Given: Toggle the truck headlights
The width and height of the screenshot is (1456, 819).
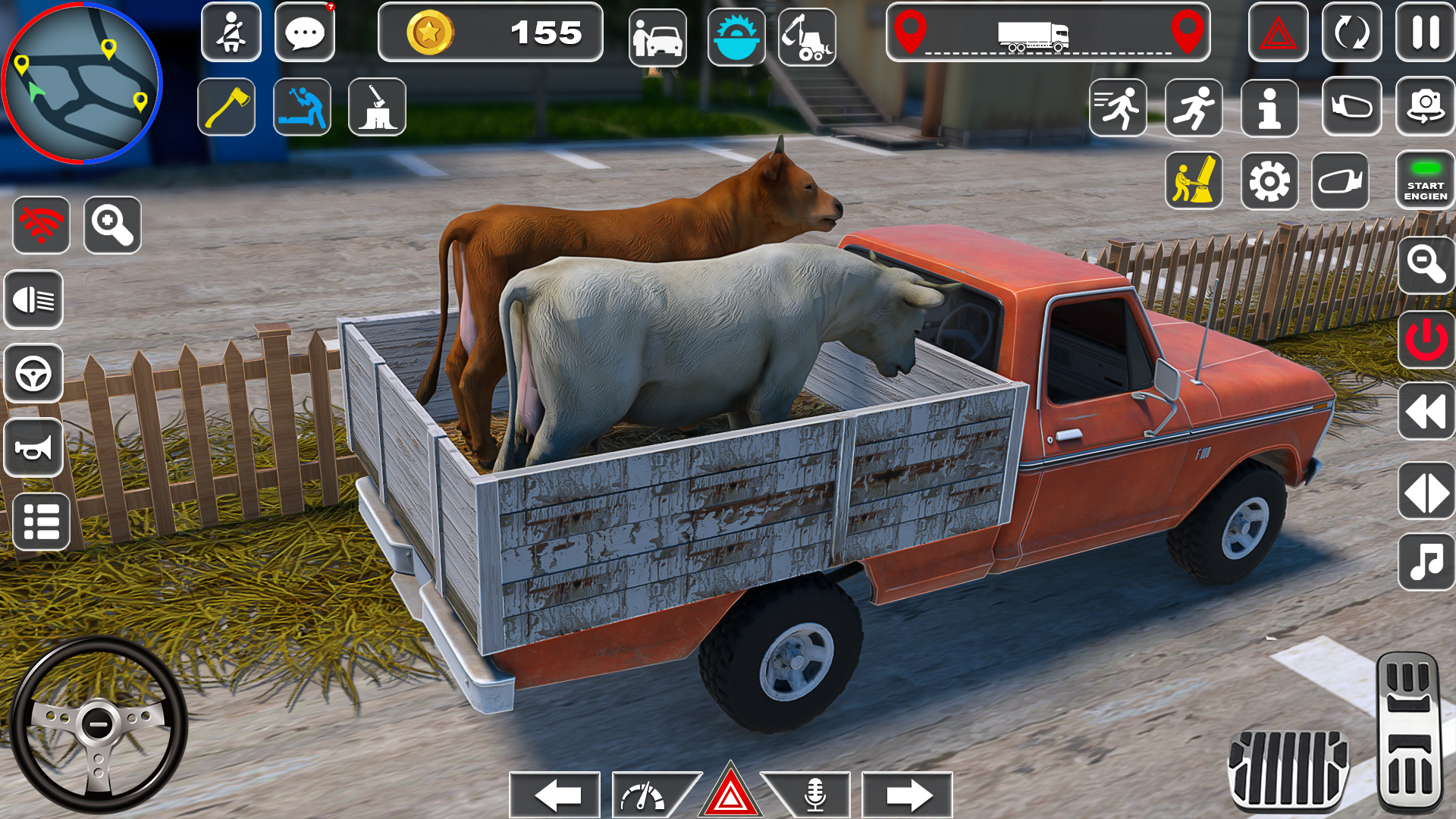Looking at the screenshot, I should click(x=33, y=300).
